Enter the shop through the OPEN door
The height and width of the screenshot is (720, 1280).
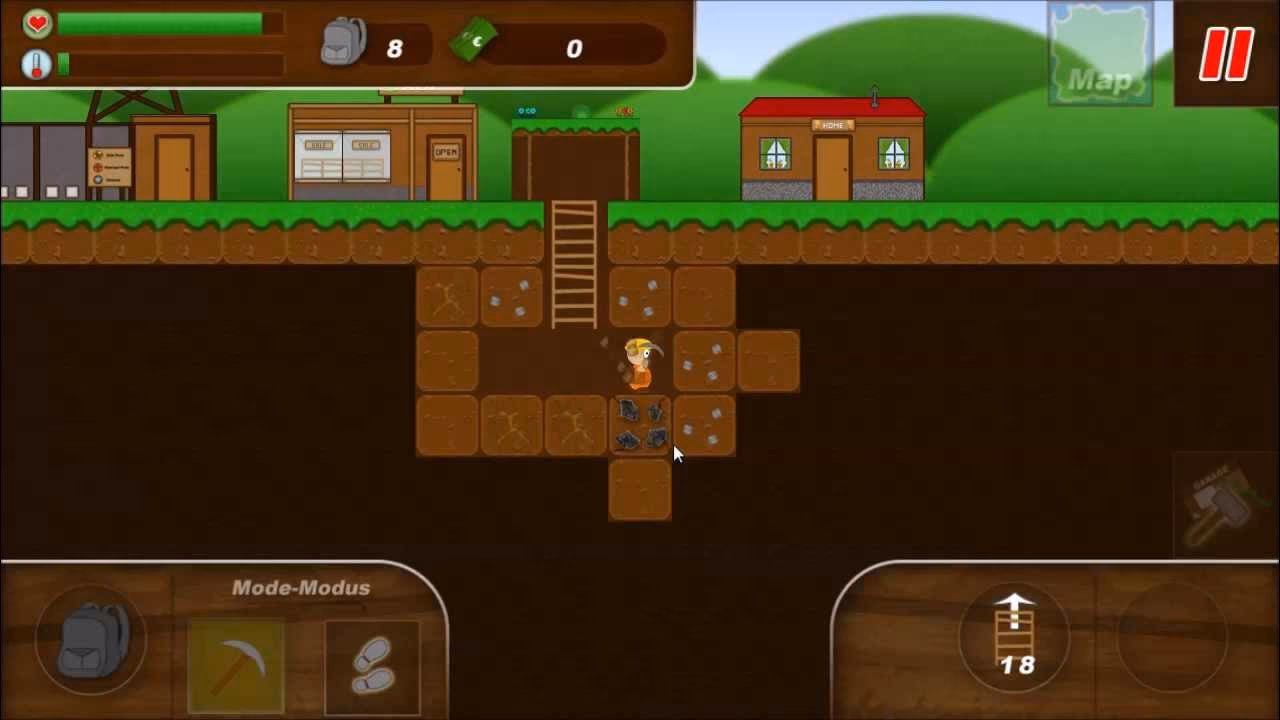(x=447, y=165)
